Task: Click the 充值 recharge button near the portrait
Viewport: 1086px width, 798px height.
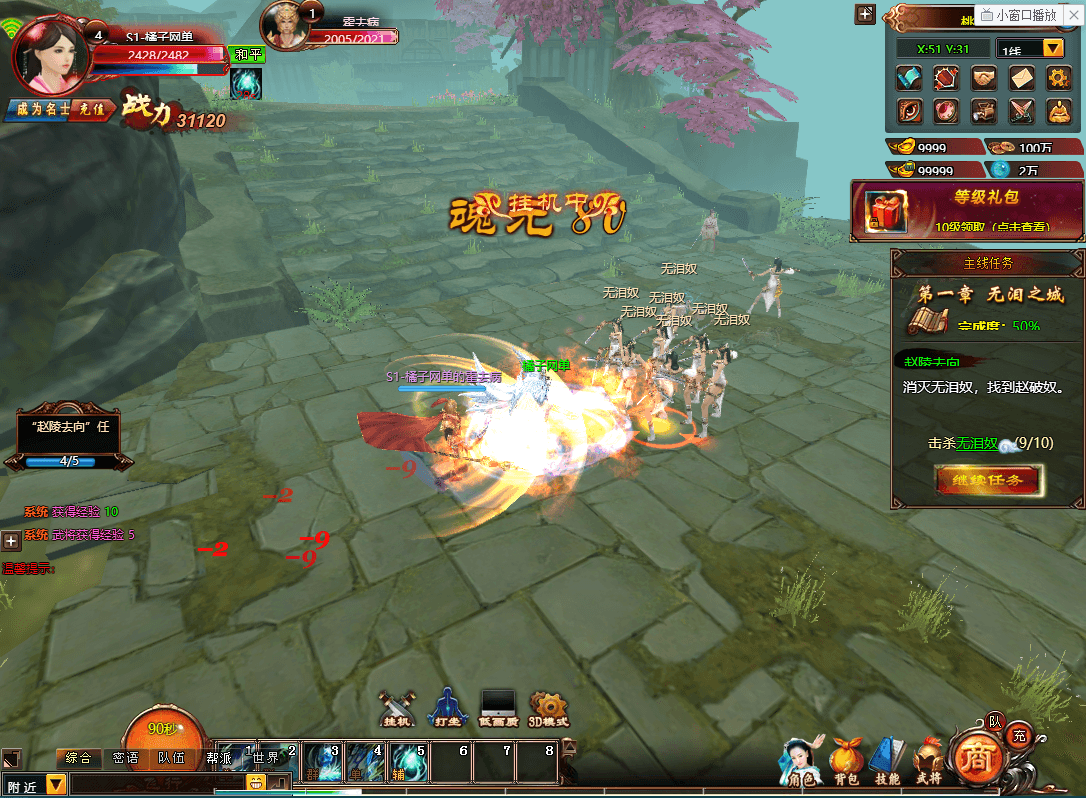Action: (x=92, y=109)
